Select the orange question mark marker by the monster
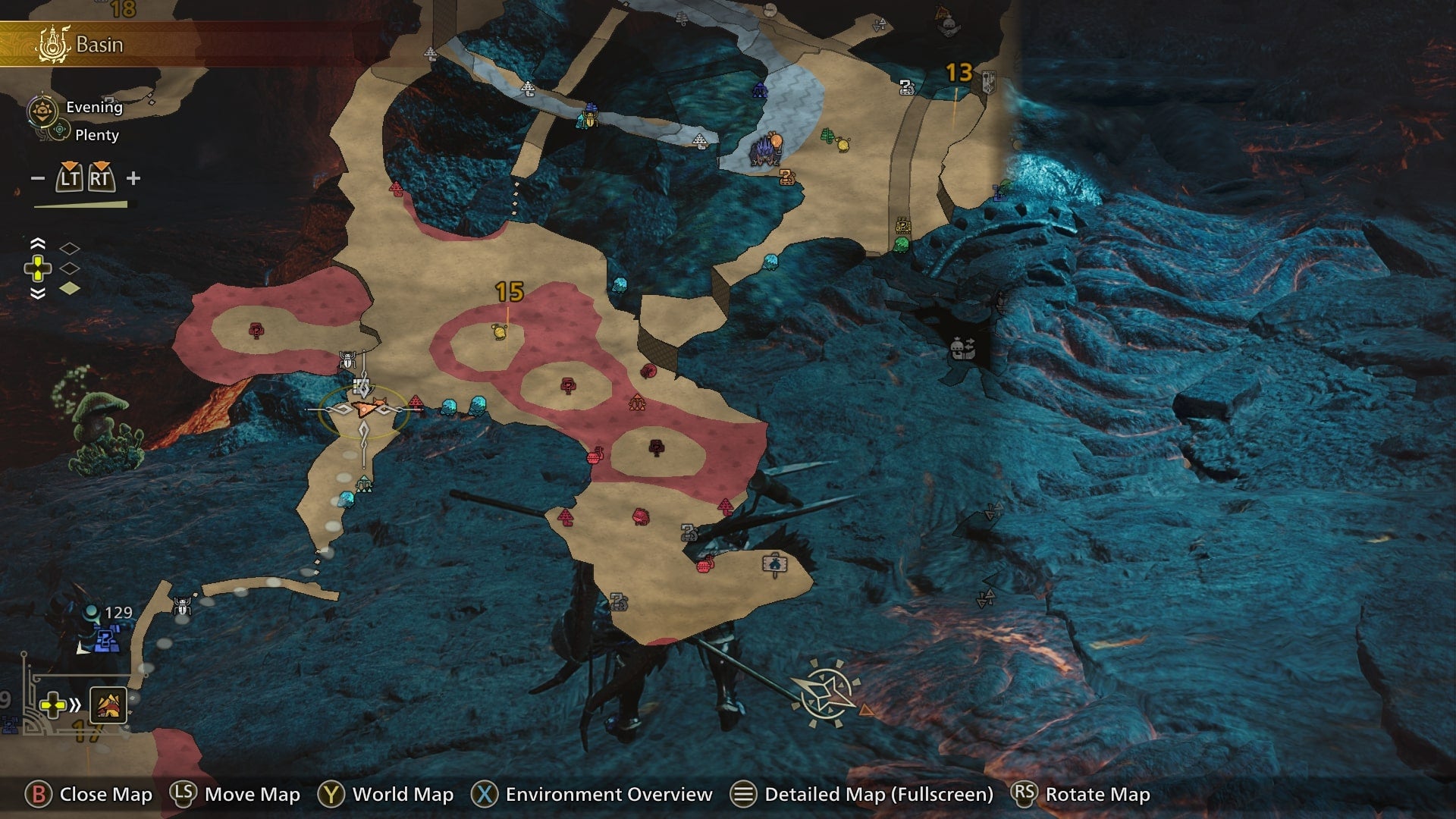Image resolution: width=1456 pixels, height=819 pixels. pyautogui.click(x=787, y=177)
